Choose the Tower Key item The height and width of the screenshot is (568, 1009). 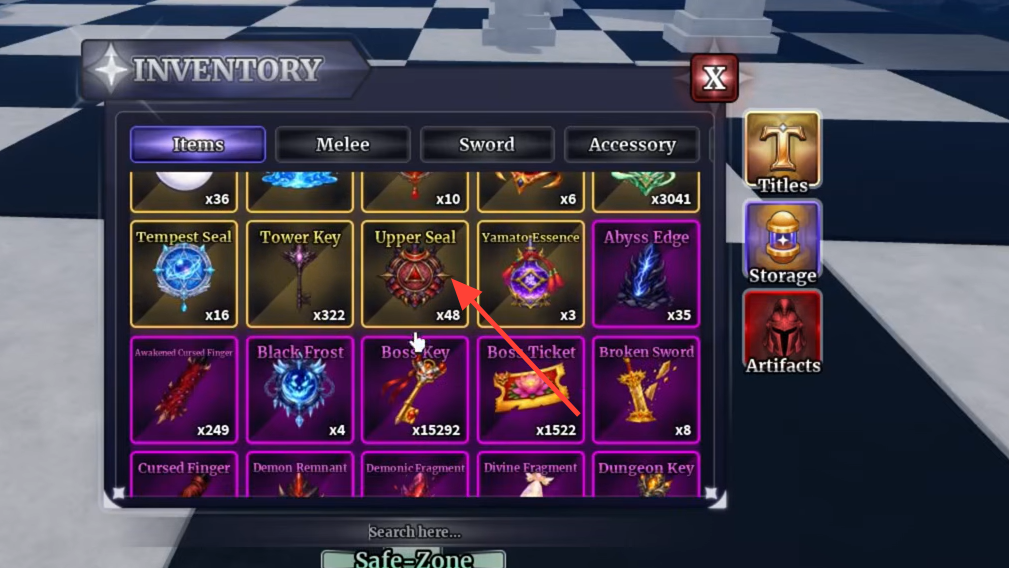point(300,275)
